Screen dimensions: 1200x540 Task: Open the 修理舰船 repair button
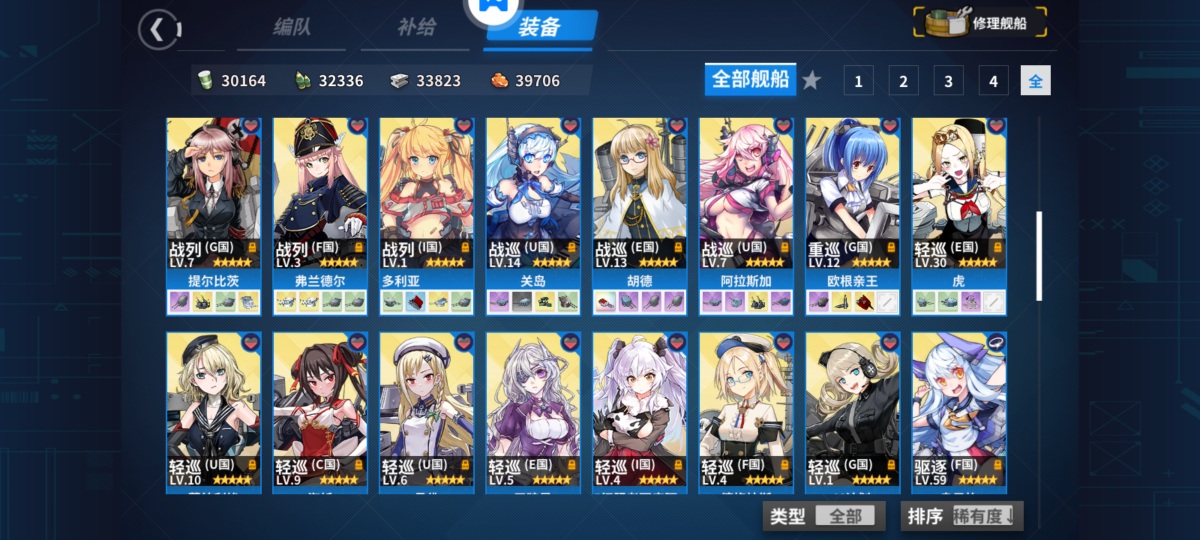981,23
